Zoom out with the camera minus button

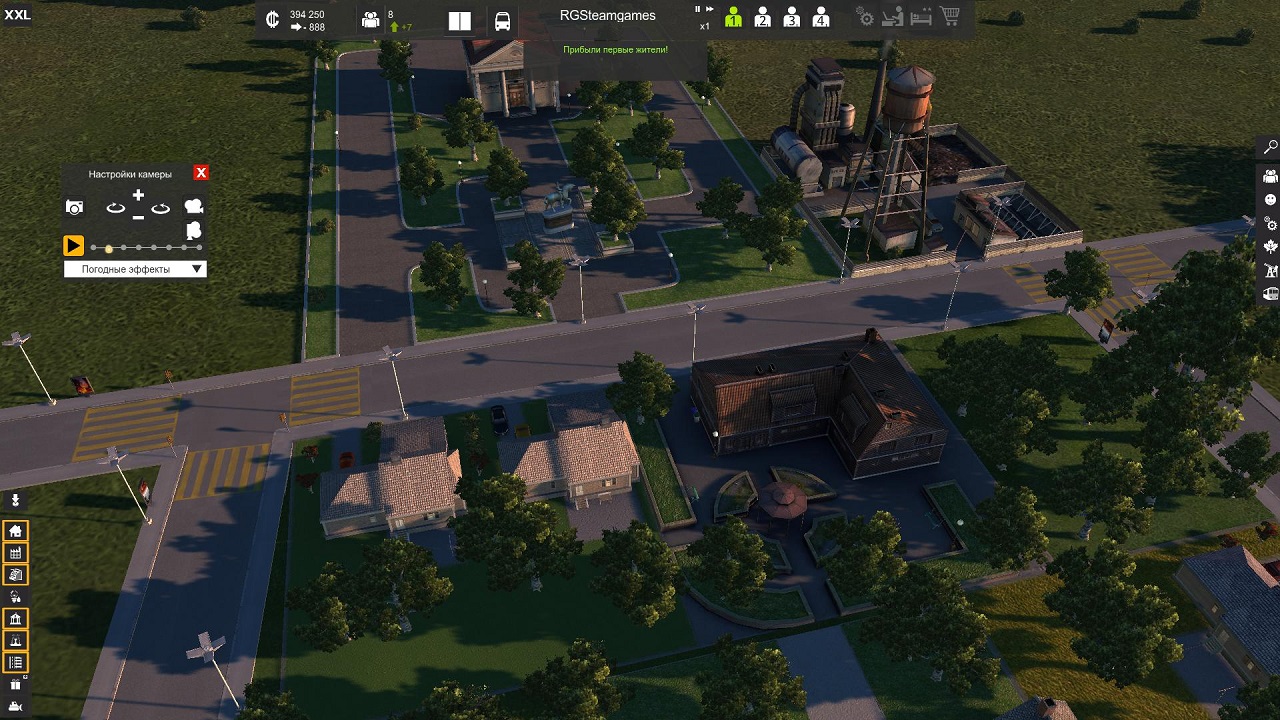(138, 216)
